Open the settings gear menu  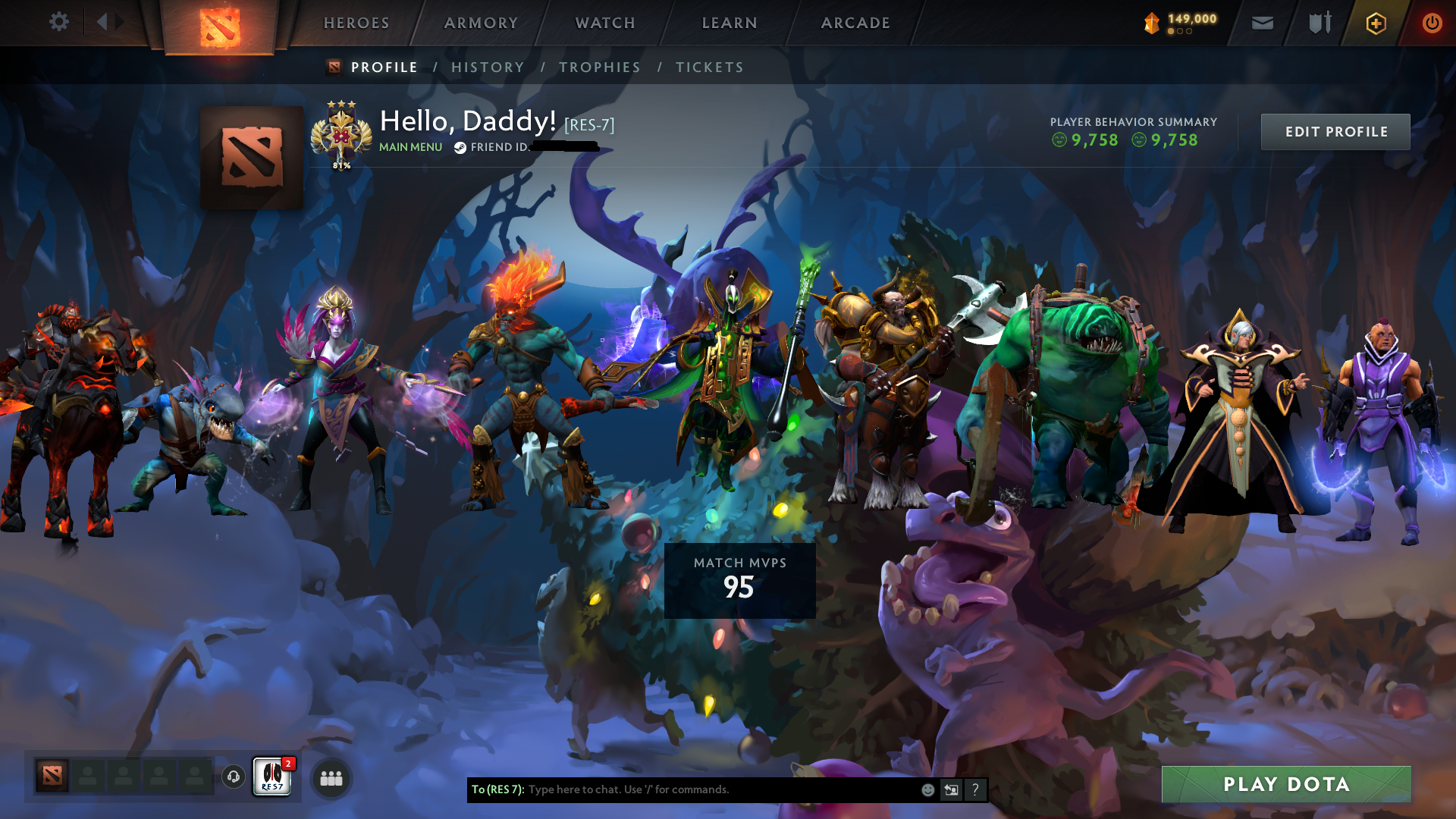click(x=59, y=22)
